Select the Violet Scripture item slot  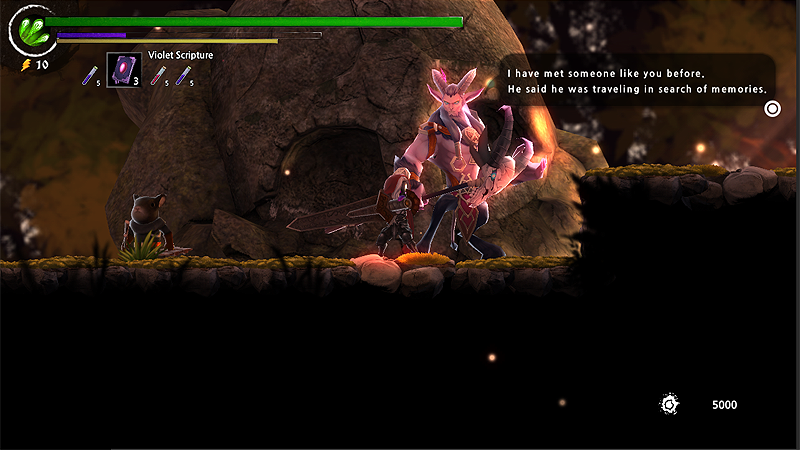[x=124, y=71]
